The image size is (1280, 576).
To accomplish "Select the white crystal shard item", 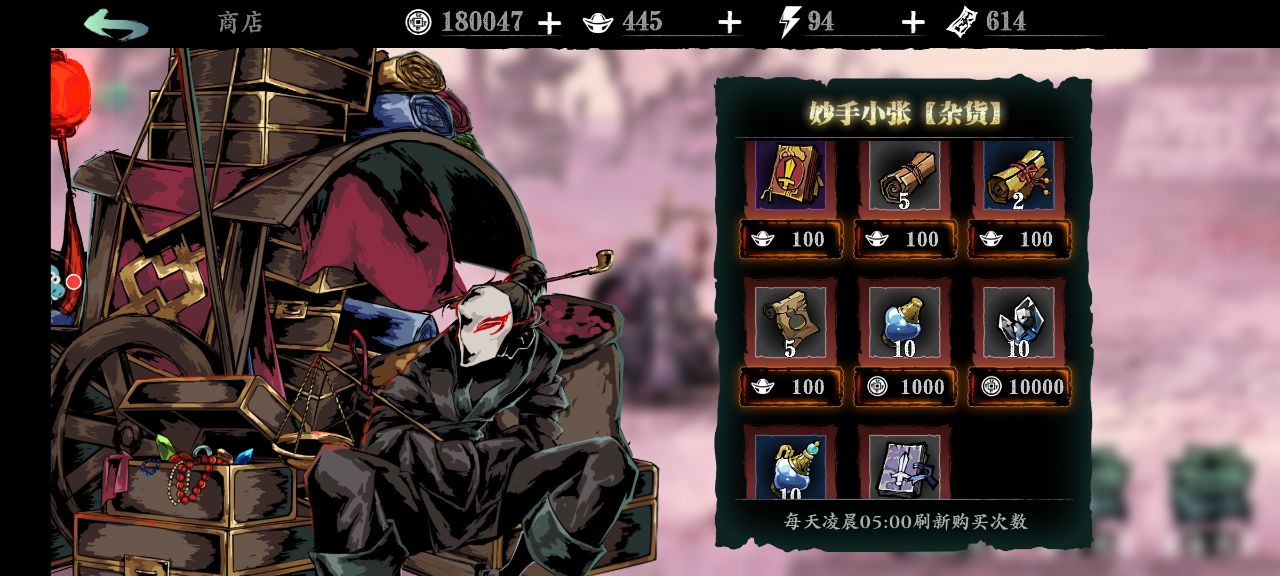I will tap(1018, 322).
